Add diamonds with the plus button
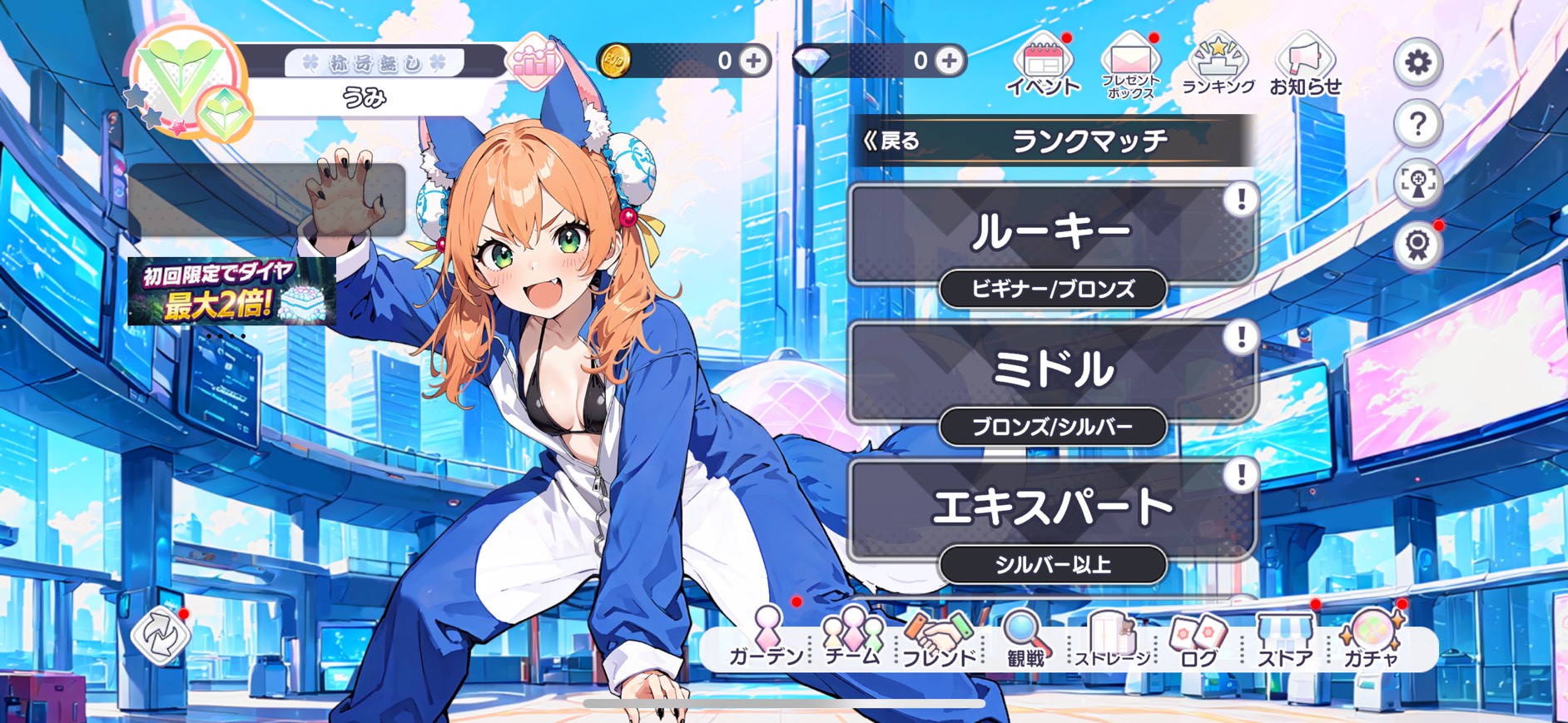1568x723 pixels. pos(949,61)
